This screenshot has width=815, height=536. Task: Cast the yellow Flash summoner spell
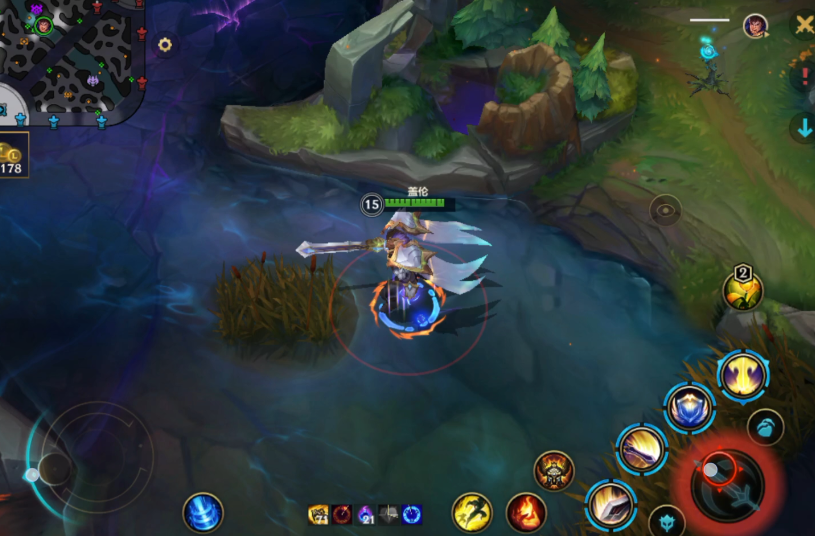pyautogui.click(x=472, y=513)
